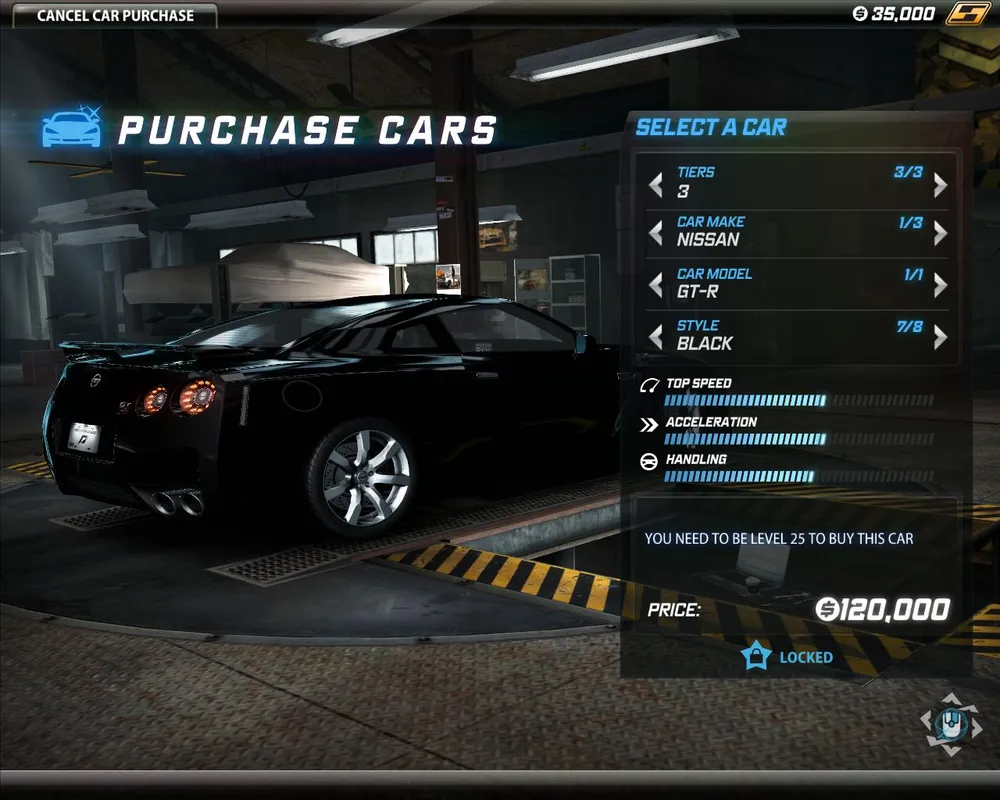This screenshot has height=800, width=1000.
Task: Choose the previous style before Black
Action: 656,337
